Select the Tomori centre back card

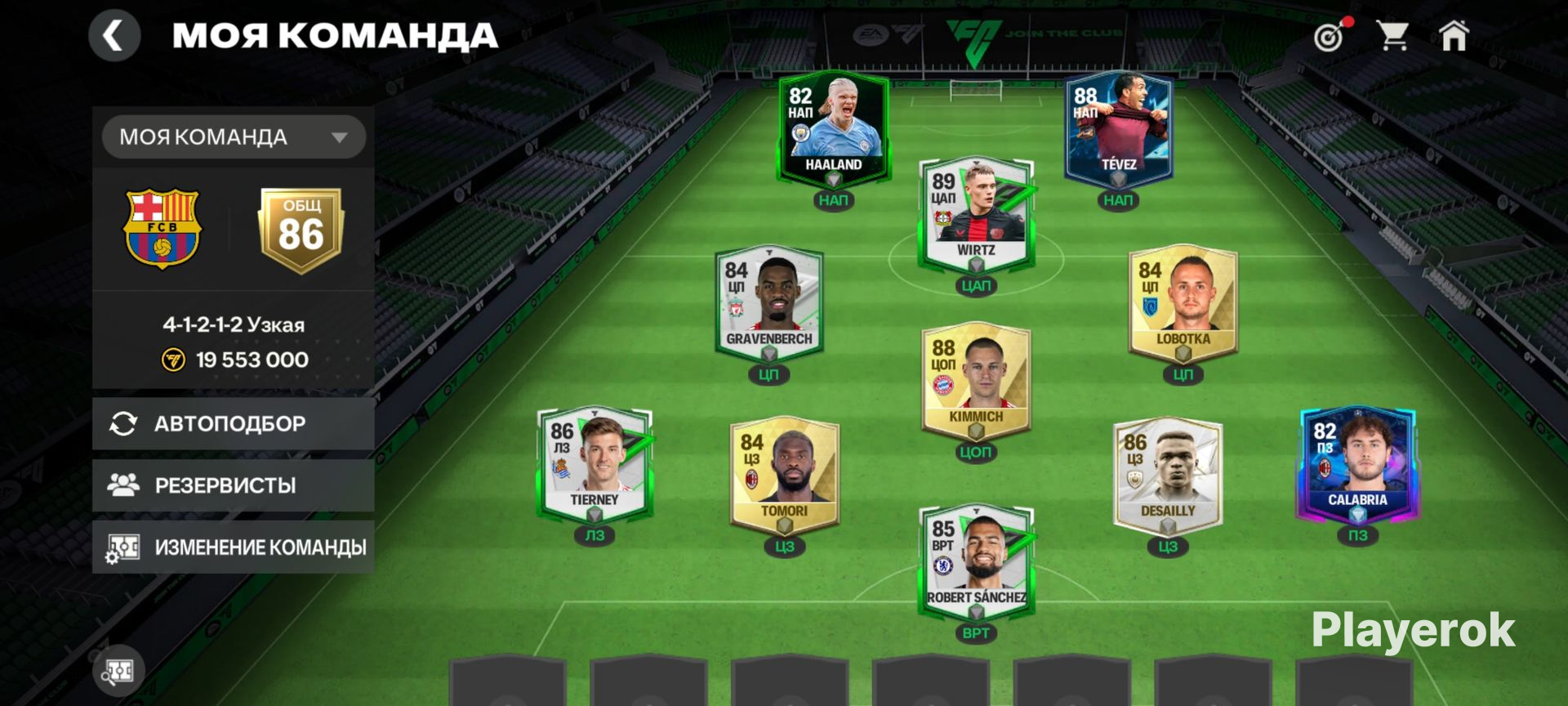coord(784,474)
